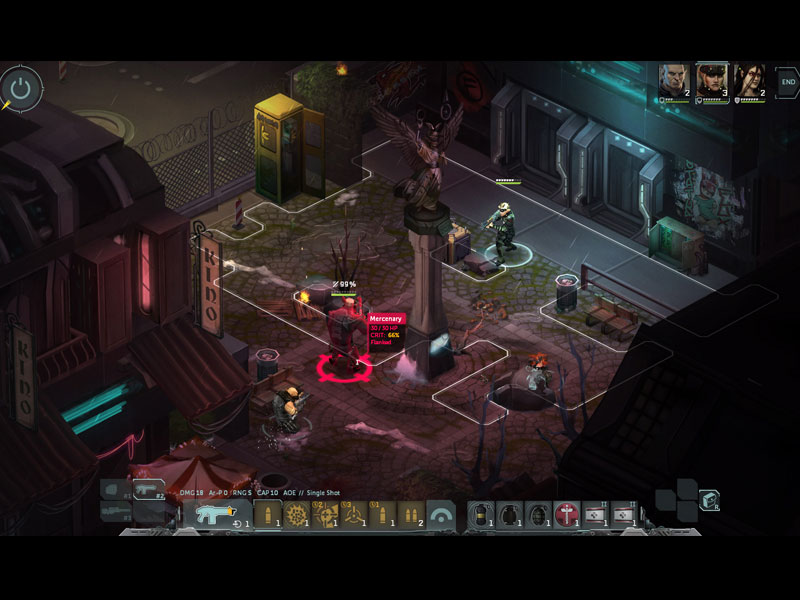Reload with the arc-shaped button
This screenshot has width=800, height=600.
point(441,515)
